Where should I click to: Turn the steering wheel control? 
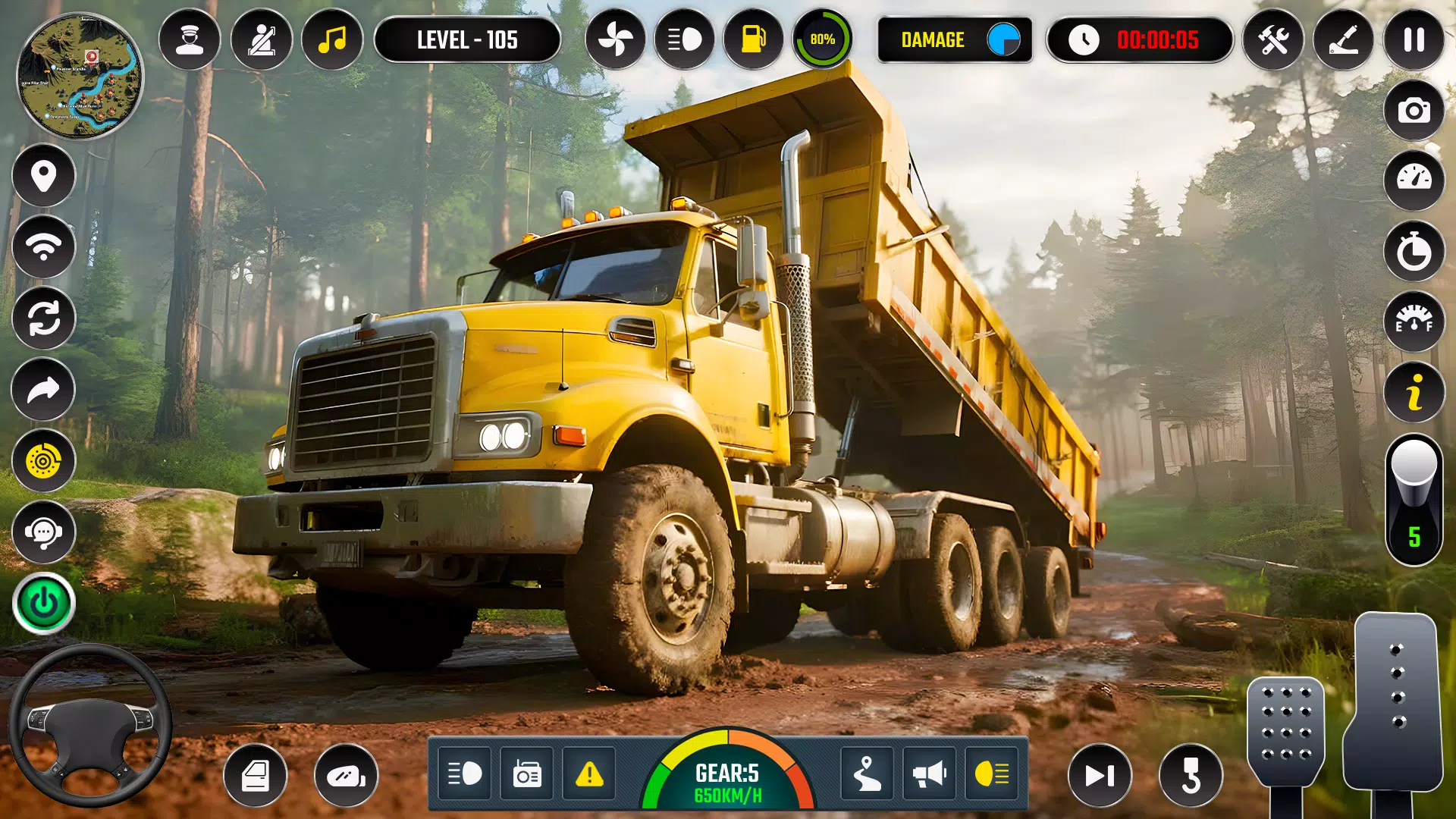click(x=89, y=726)
